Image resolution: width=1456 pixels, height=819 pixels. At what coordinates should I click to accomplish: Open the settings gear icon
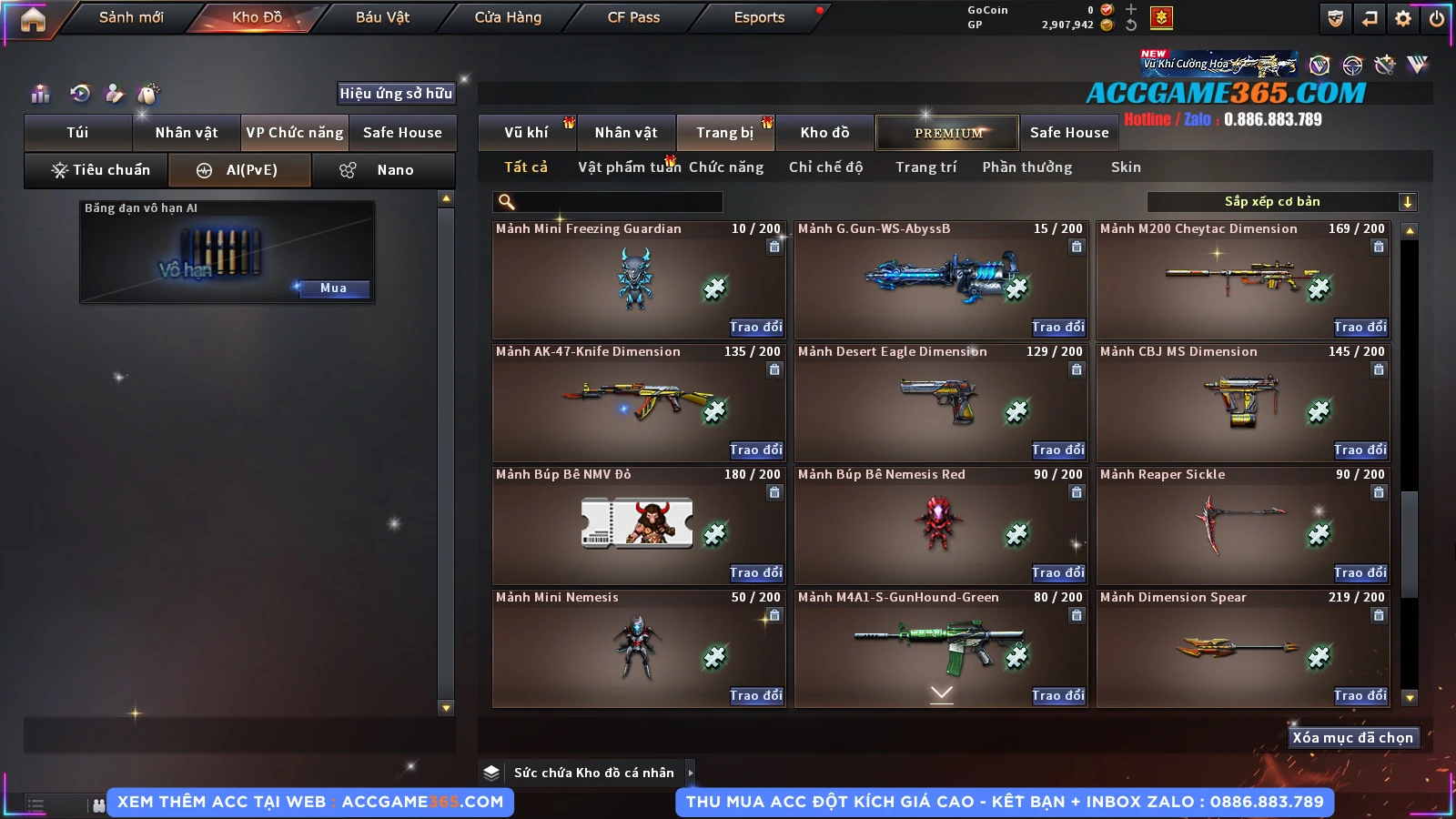click(1403, 18)
